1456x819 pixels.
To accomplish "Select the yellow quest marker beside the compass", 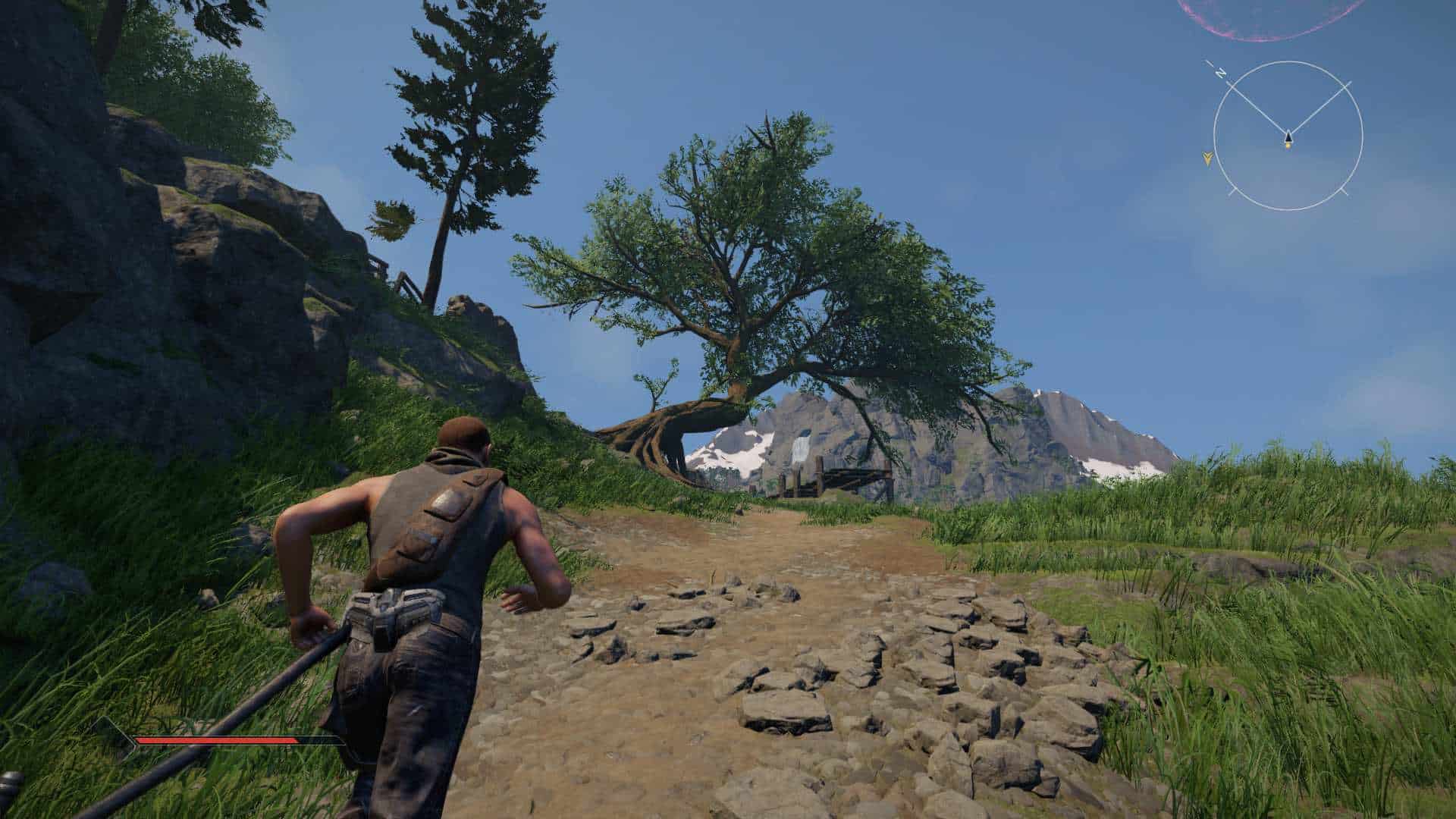I will [1207, 158].
